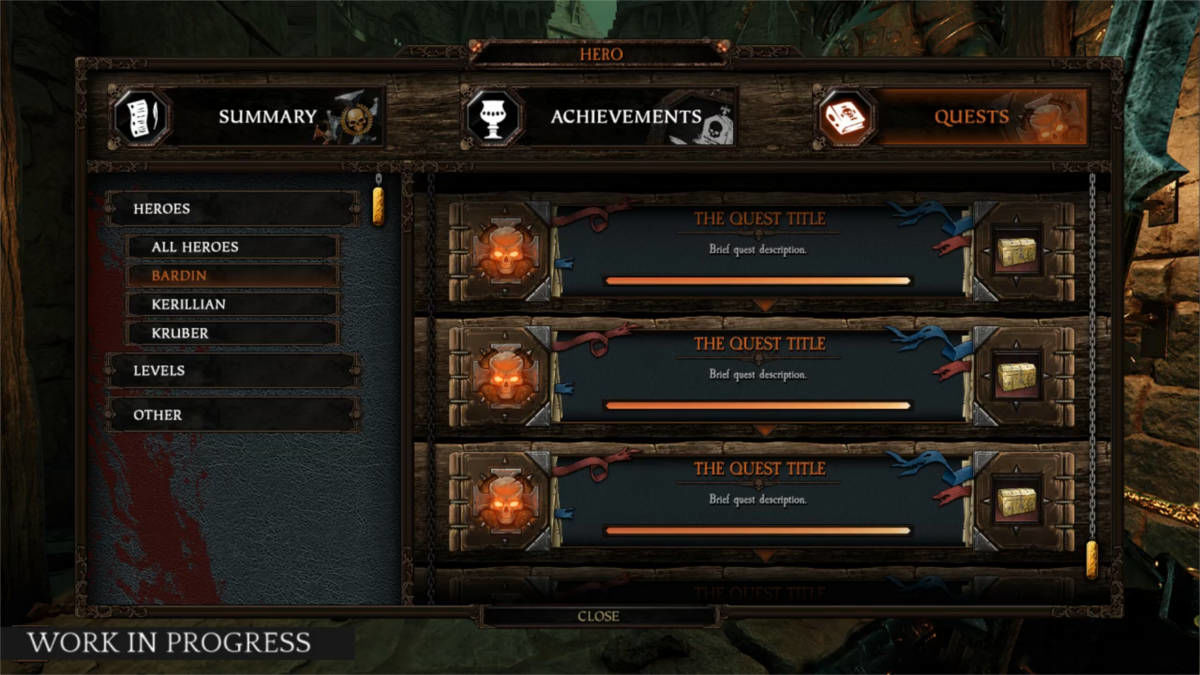
Task: Click the category list scrollbar handle
Action: pyautogui.click(x=379, y=204)
